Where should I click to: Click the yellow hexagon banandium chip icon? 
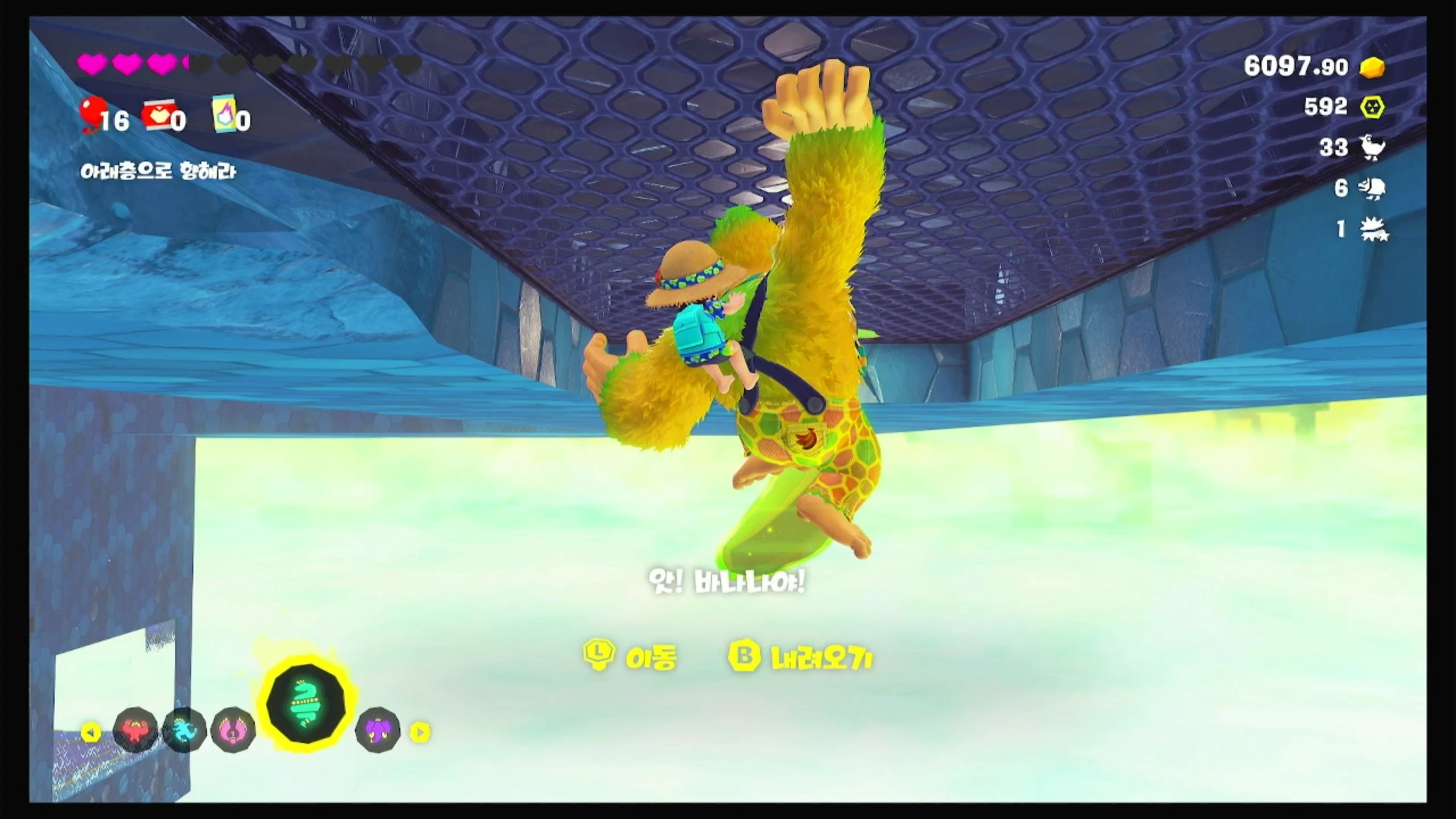pos(1372,107)
